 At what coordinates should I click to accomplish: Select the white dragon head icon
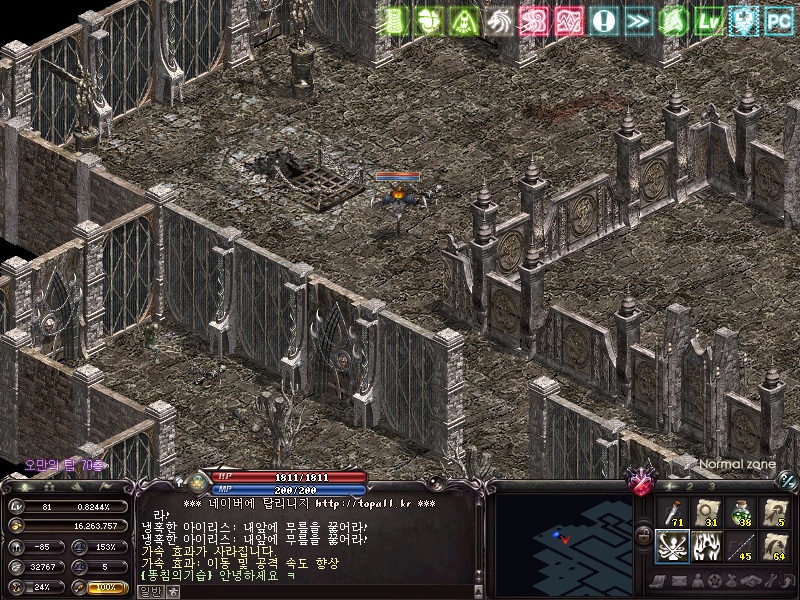pyautogui.click(x=499, y=20)
